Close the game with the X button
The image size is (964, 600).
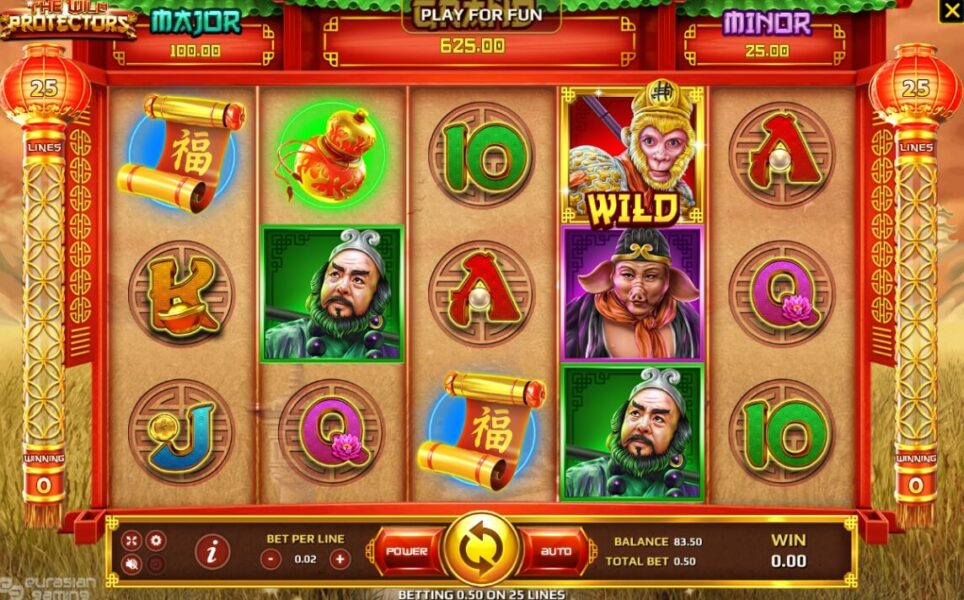950,11
